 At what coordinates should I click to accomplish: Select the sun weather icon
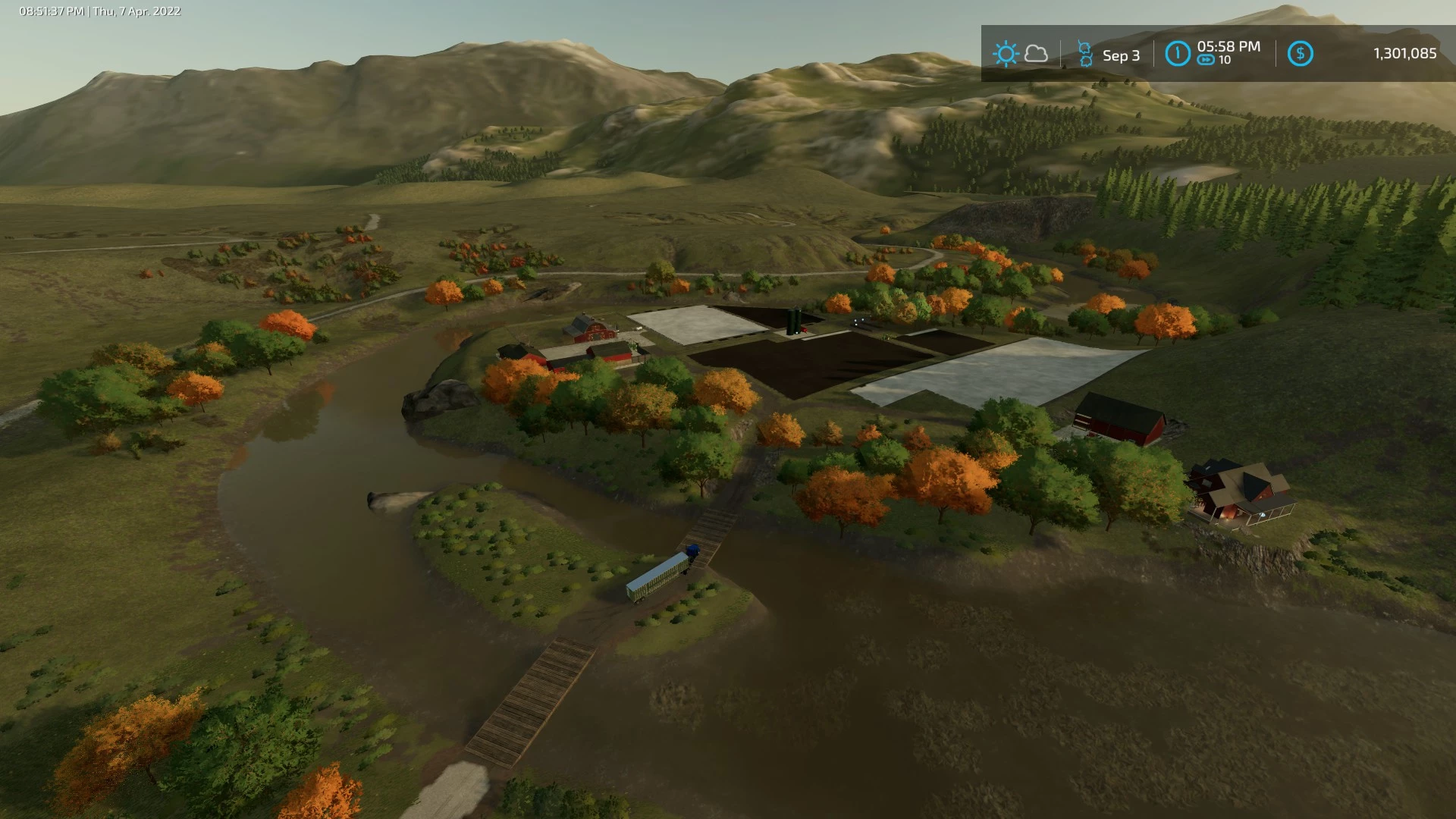(1006, 53)
